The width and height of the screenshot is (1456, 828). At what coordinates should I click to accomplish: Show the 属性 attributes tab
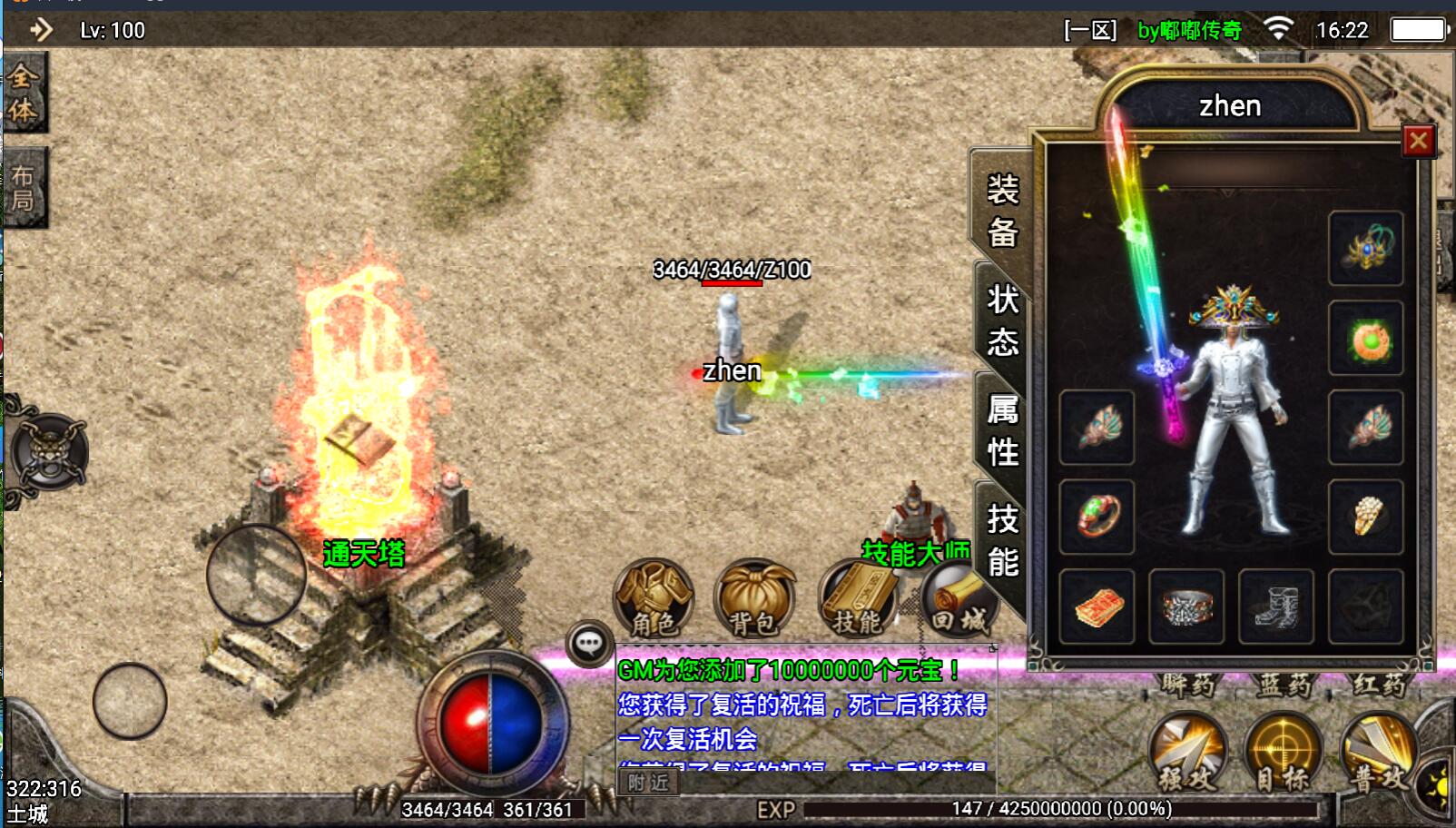[1002, 430]
